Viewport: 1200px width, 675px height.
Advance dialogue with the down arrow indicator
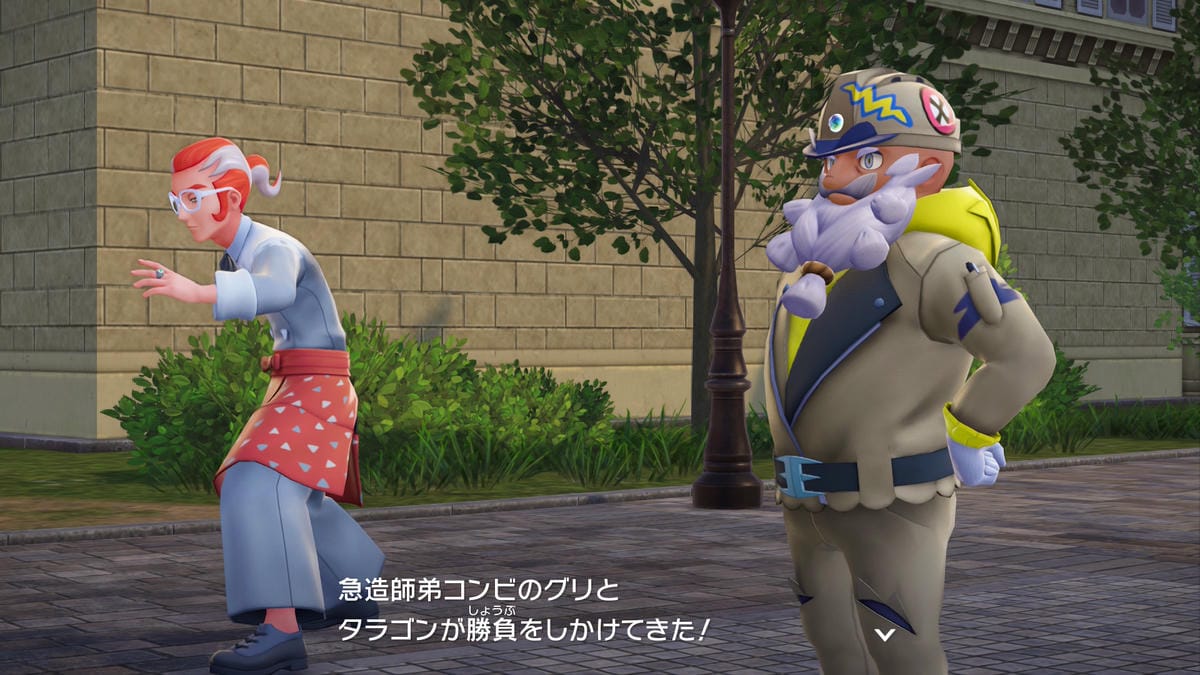pos(884,633)
